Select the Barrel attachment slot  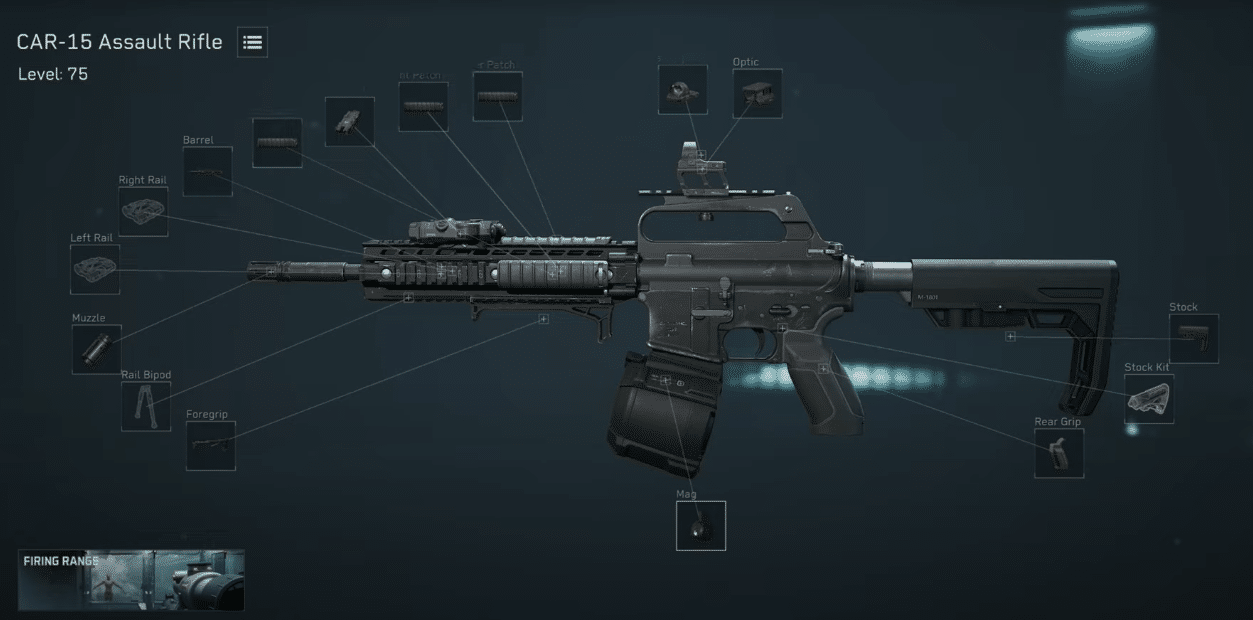tap(207, 171)
